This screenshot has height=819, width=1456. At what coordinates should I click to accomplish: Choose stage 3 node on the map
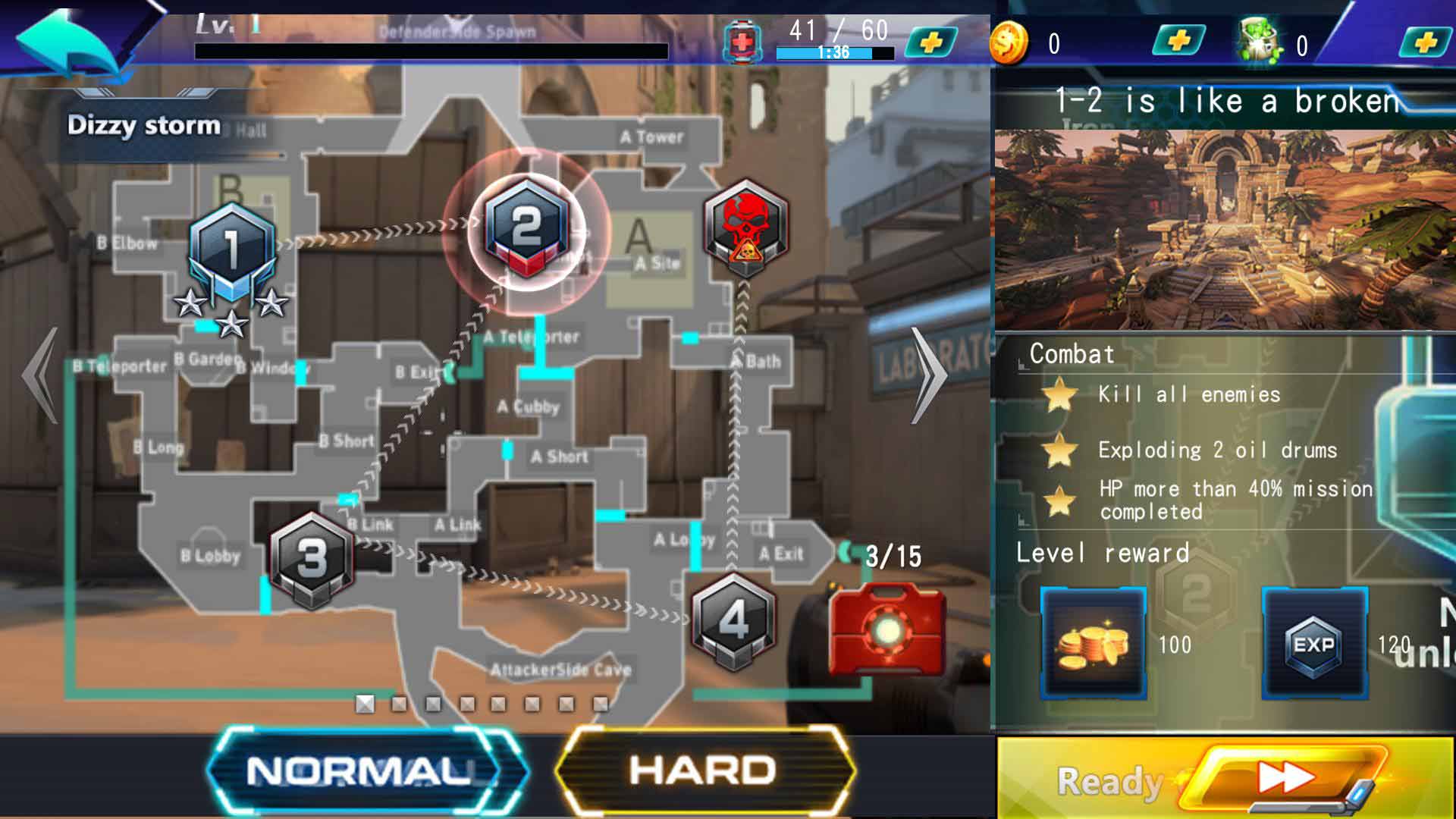[312, 559]
